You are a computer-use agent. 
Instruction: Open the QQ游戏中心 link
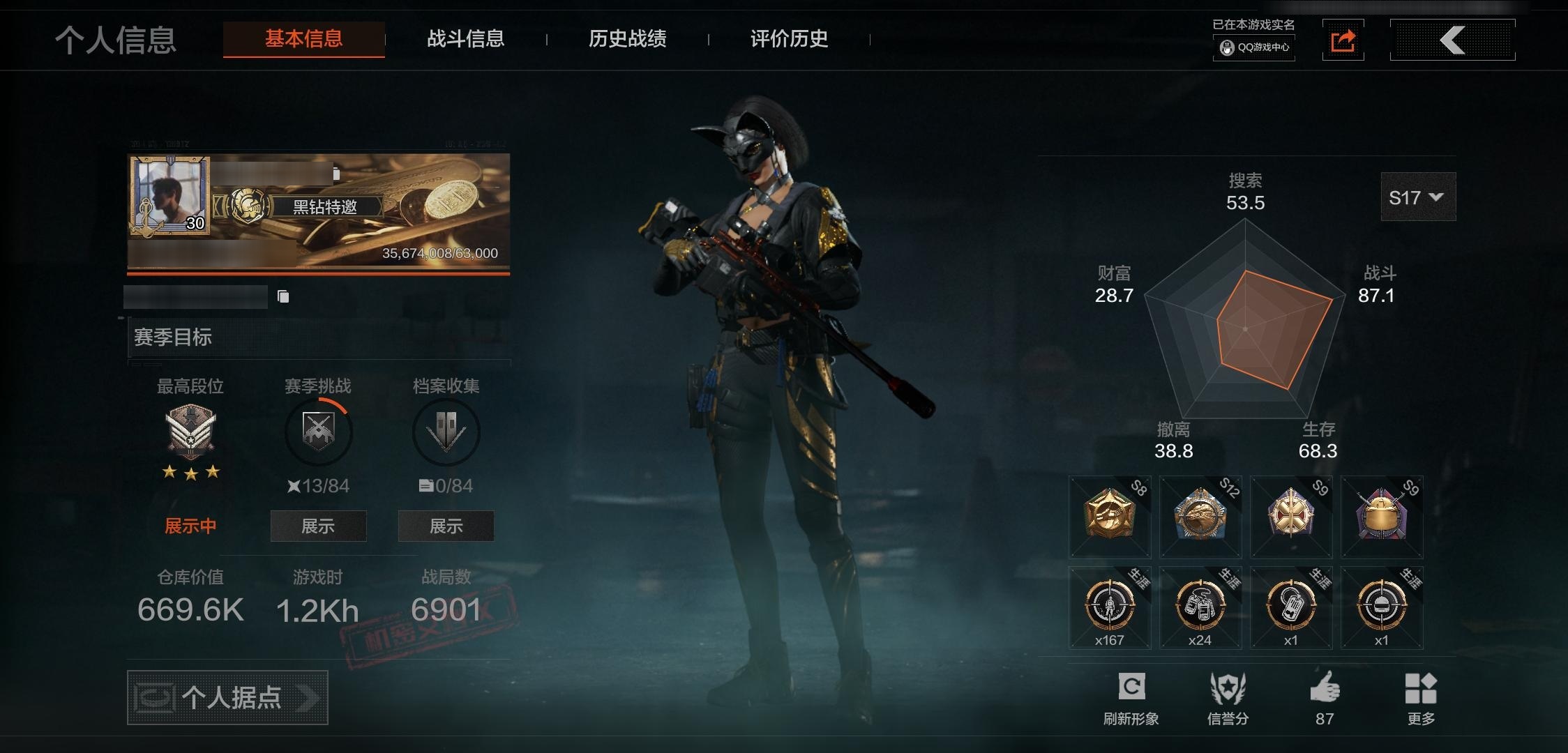coord(1254,47)
